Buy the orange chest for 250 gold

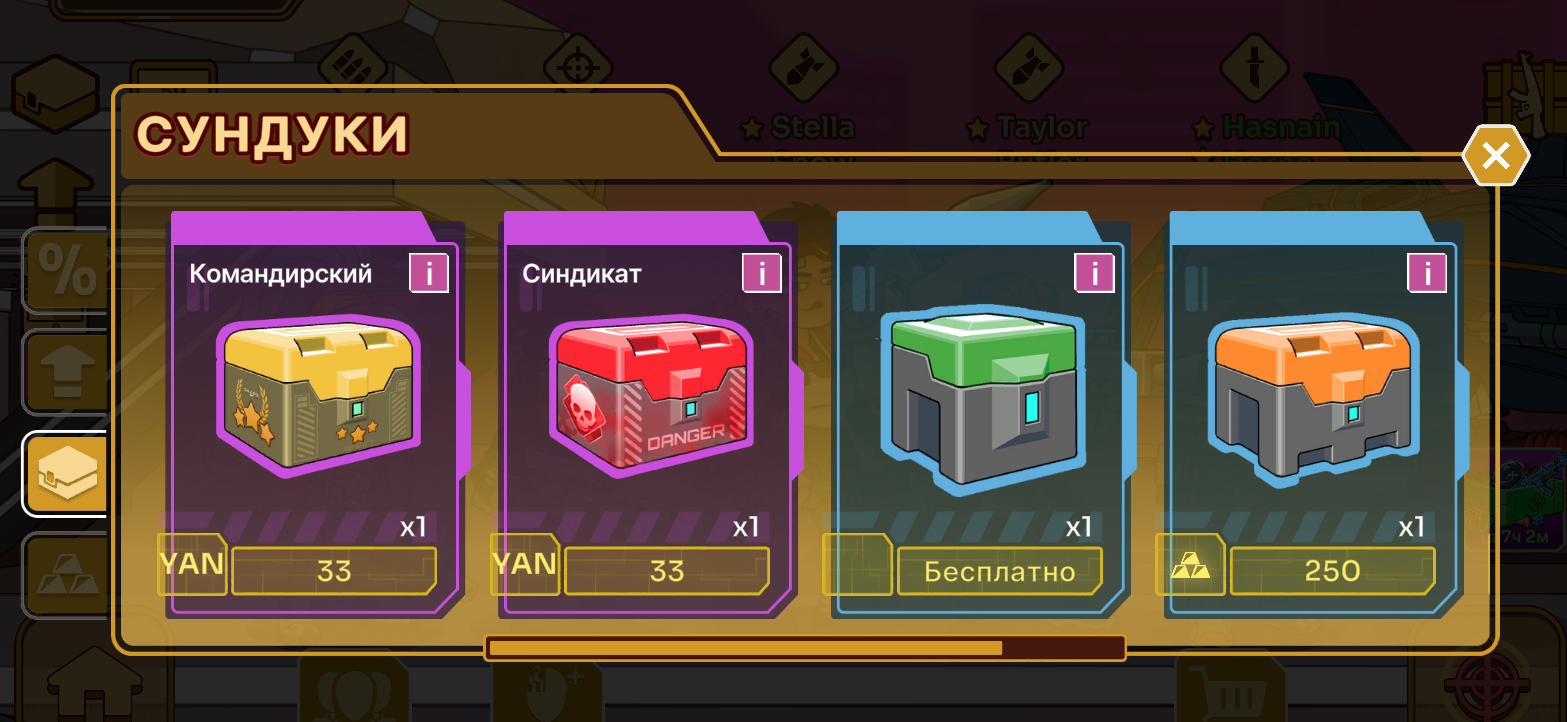(x=1332, y=571)
